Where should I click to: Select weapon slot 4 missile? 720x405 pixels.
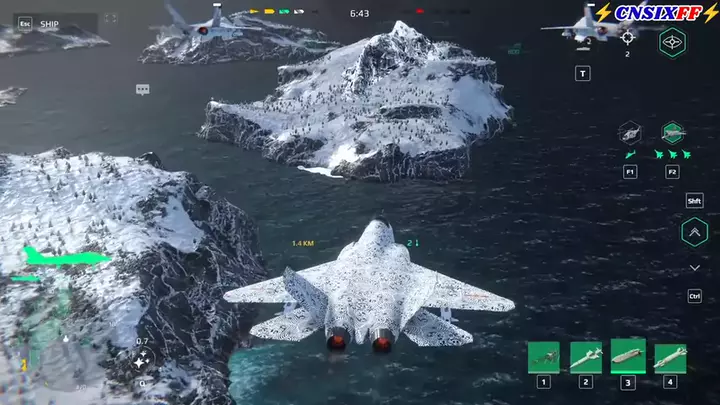670,357
